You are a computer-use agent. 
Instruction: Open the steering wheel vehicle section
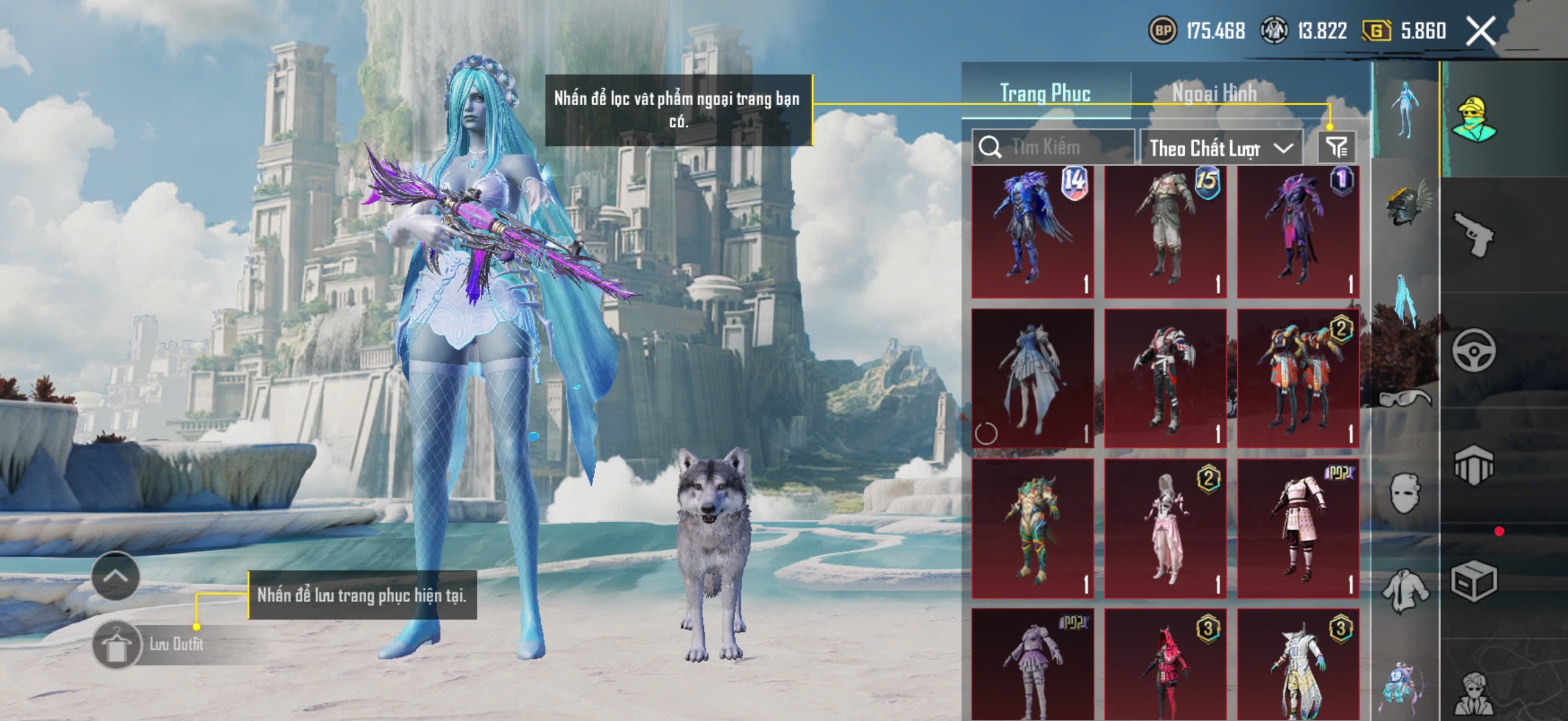point(1473,350)
